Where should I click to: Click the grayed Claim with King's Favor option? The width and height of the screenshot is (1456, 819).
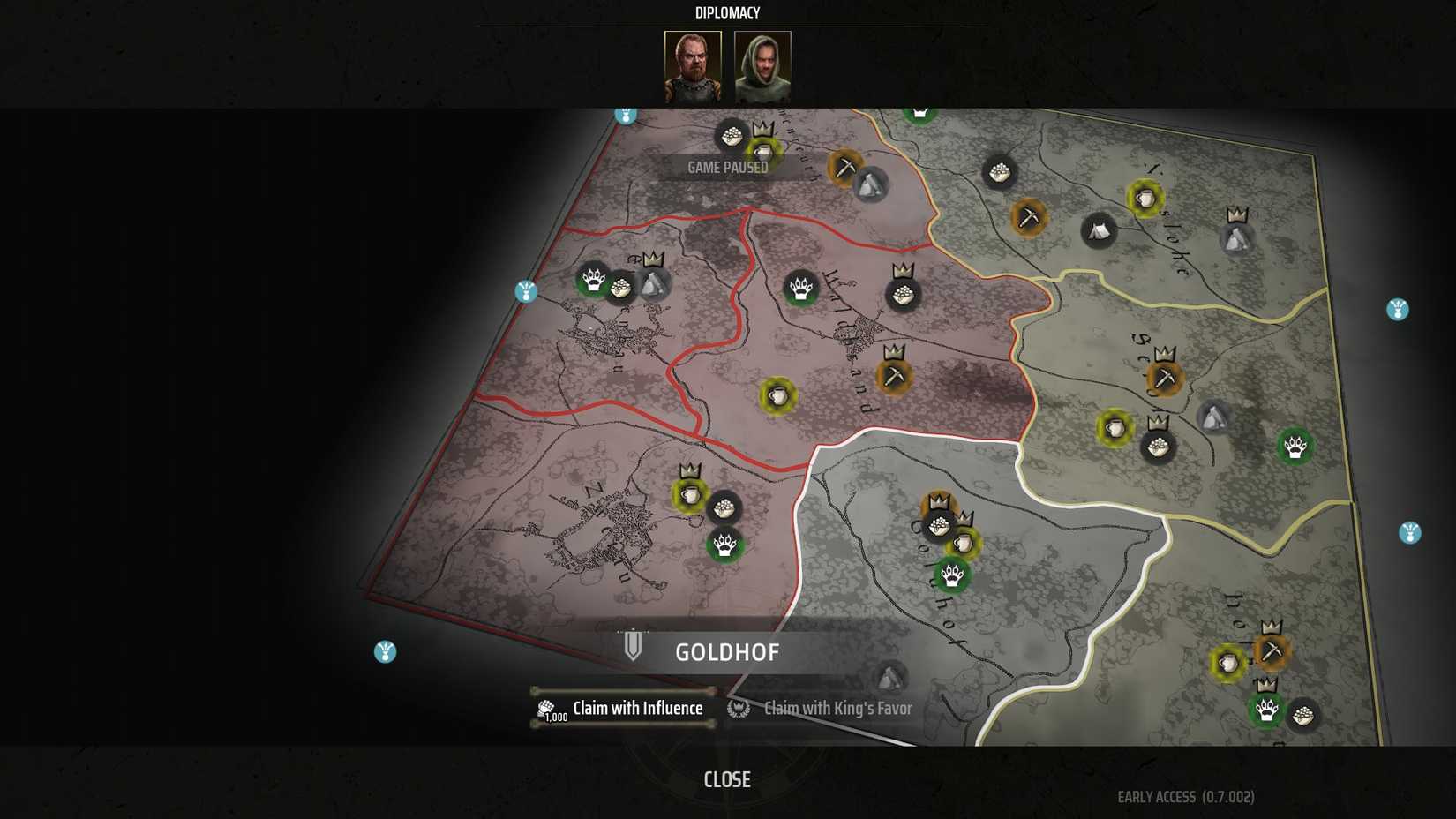(x=837, y=708)
